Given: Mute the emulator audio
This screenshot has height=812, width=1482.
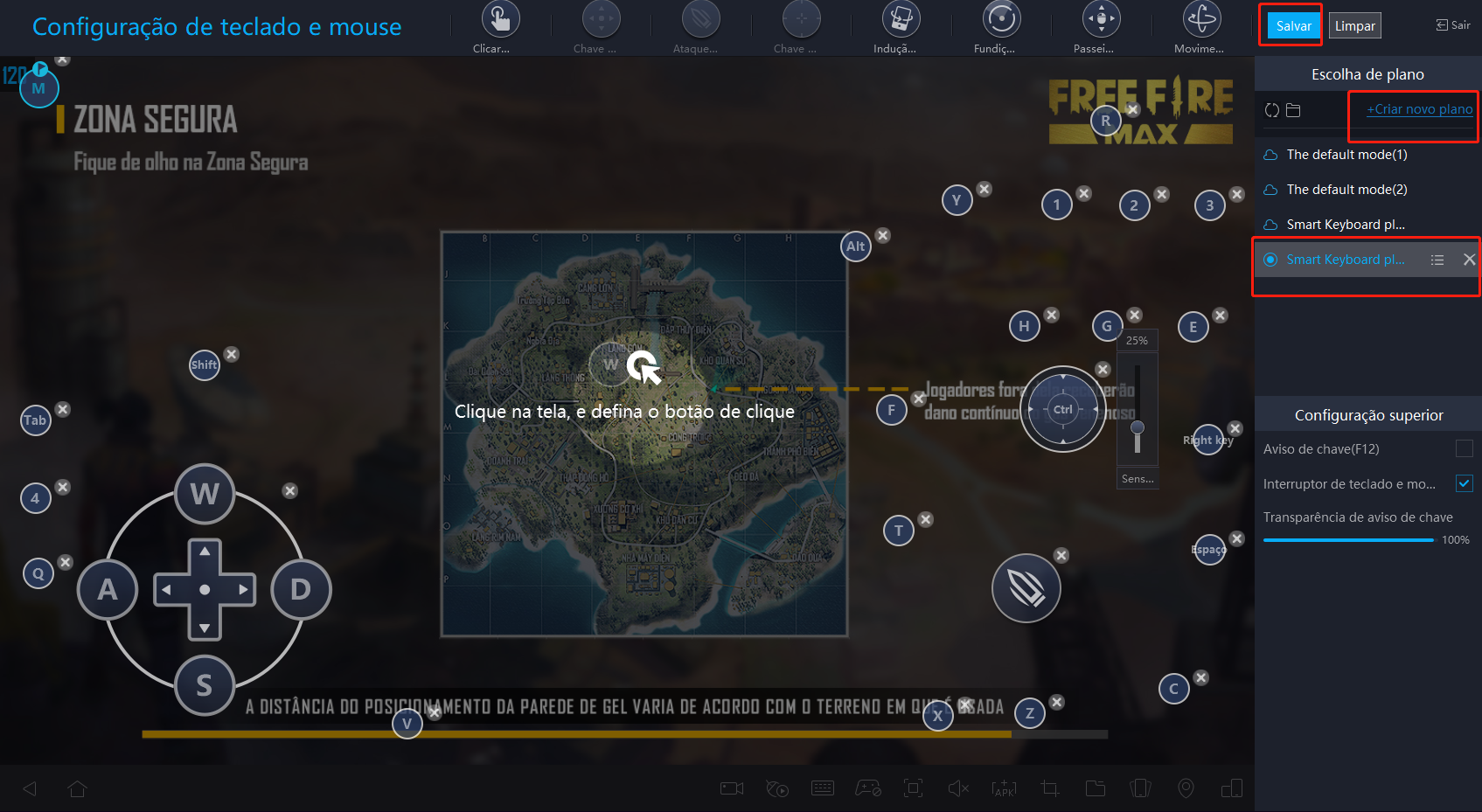Looking at the screenshot, I should (958, 788).
